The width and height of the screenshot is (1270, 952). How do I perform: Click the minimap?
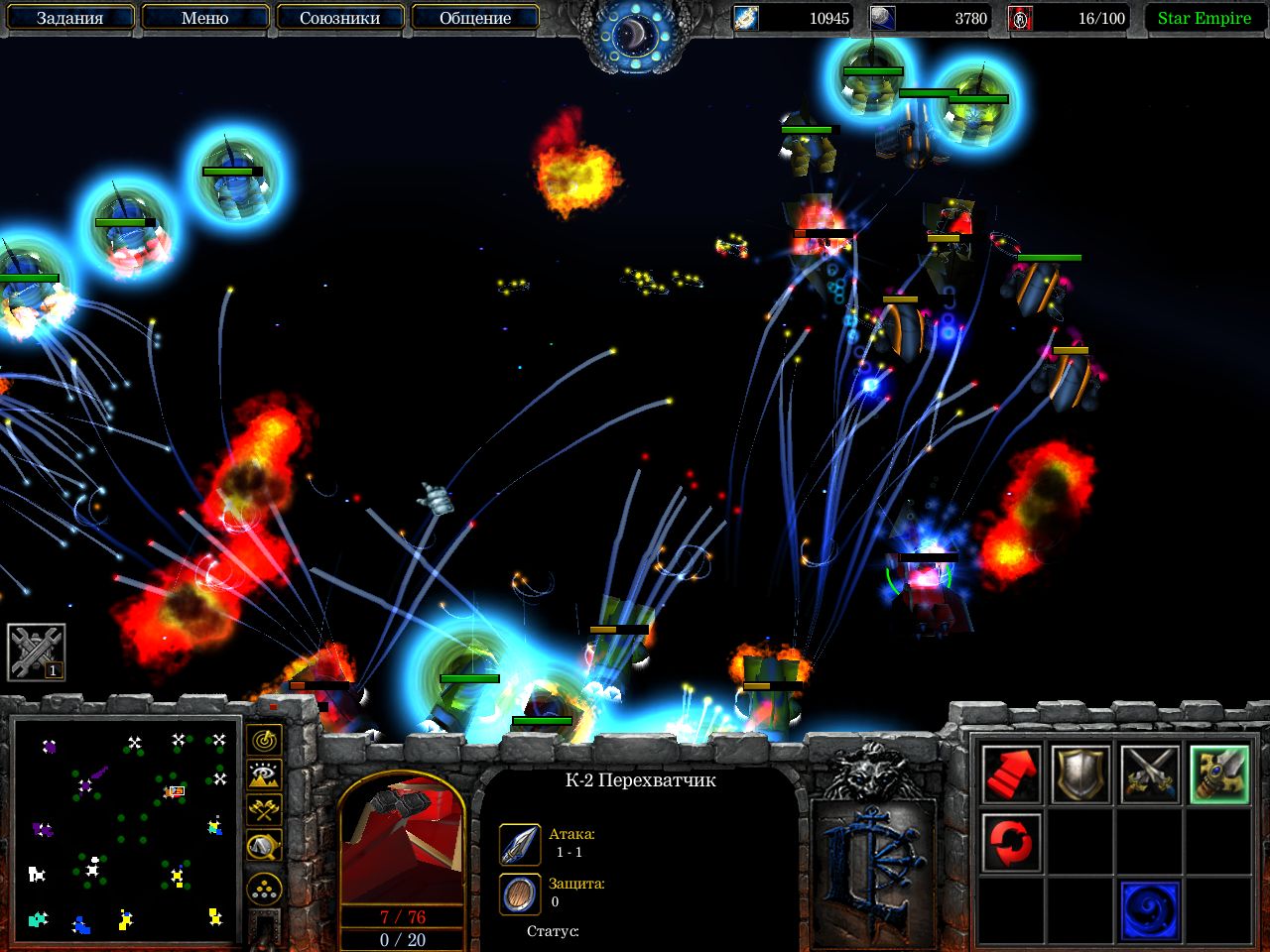click(x=127, y=831)
